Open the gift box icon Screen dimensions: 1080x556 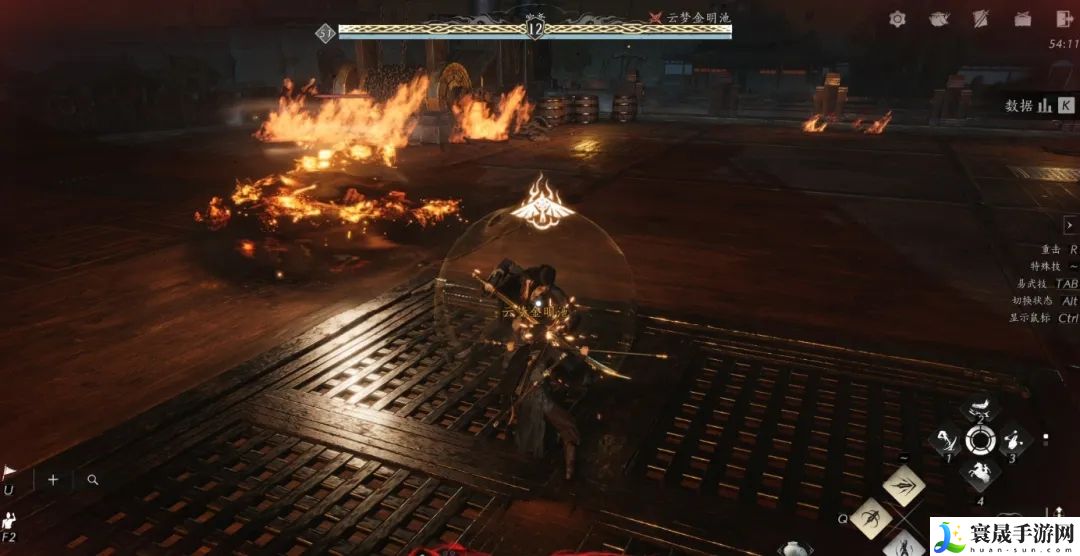click(x=1023, y=19)
